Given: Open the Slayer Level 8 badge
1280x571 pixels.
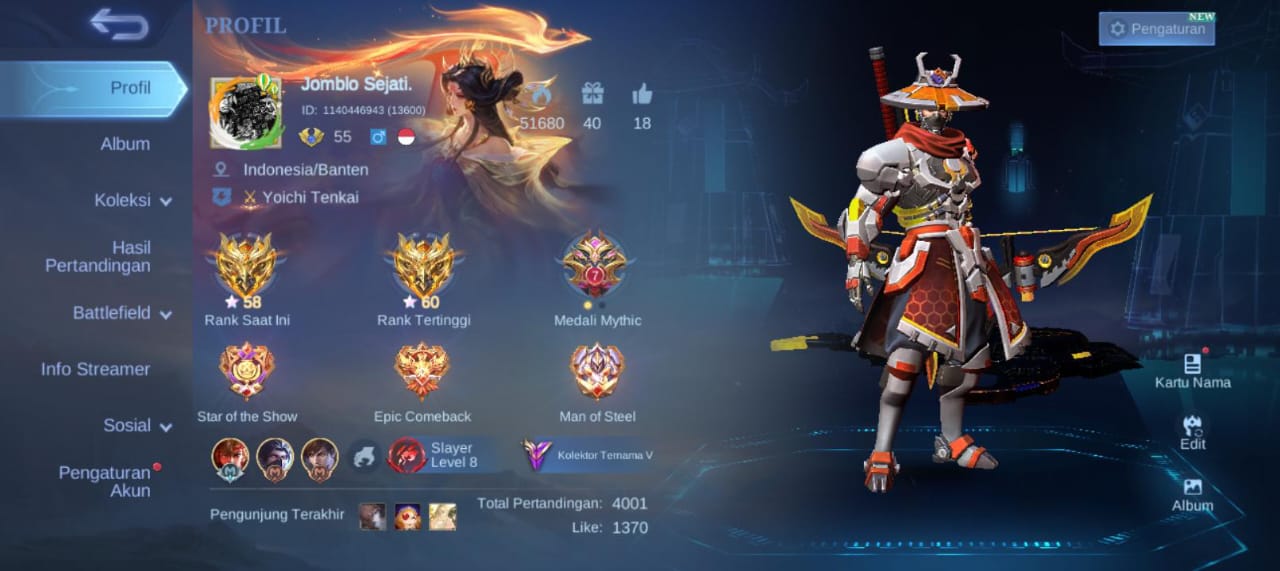Looking at the screenshot, I should click(437, 455).
